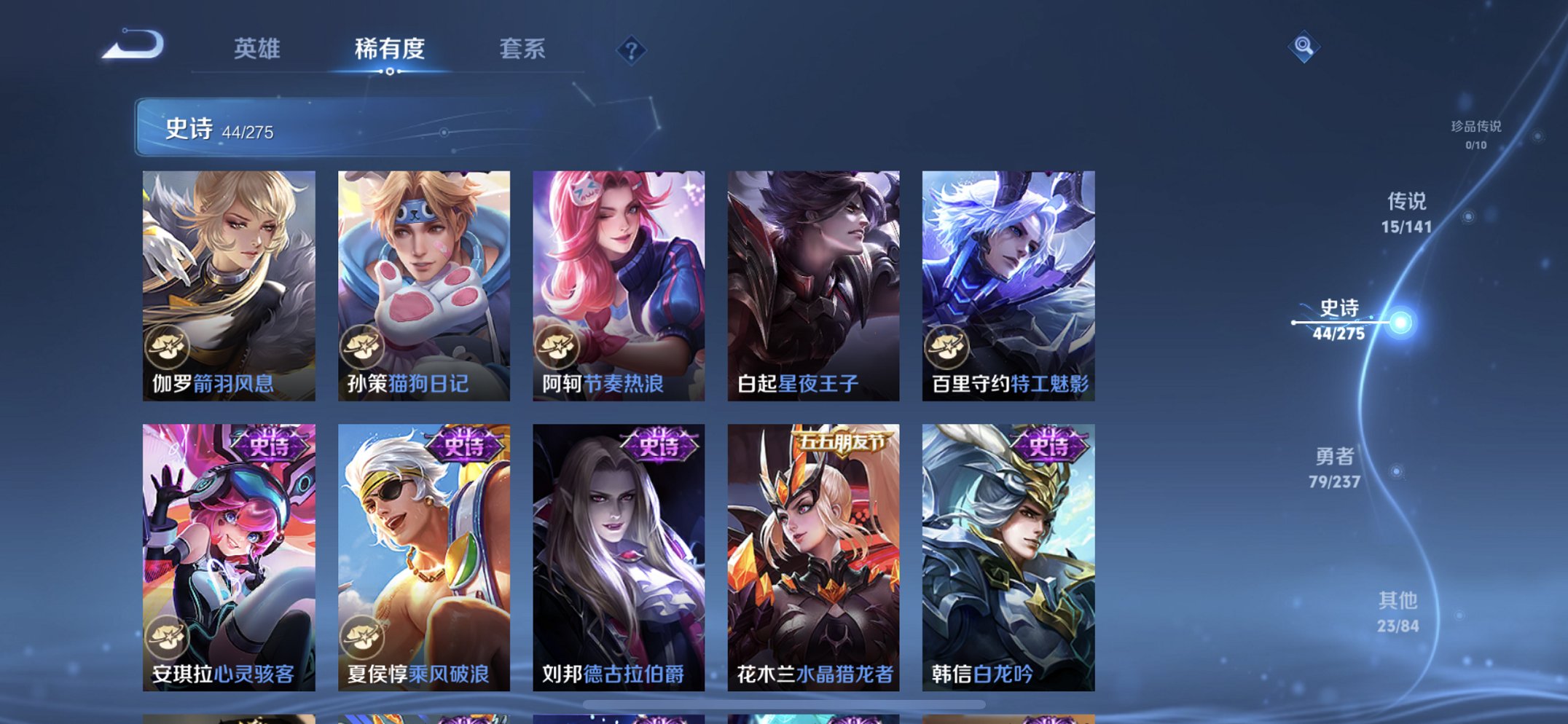Click the question mark help icon
1568x724 pixels.
coord(631,50)
